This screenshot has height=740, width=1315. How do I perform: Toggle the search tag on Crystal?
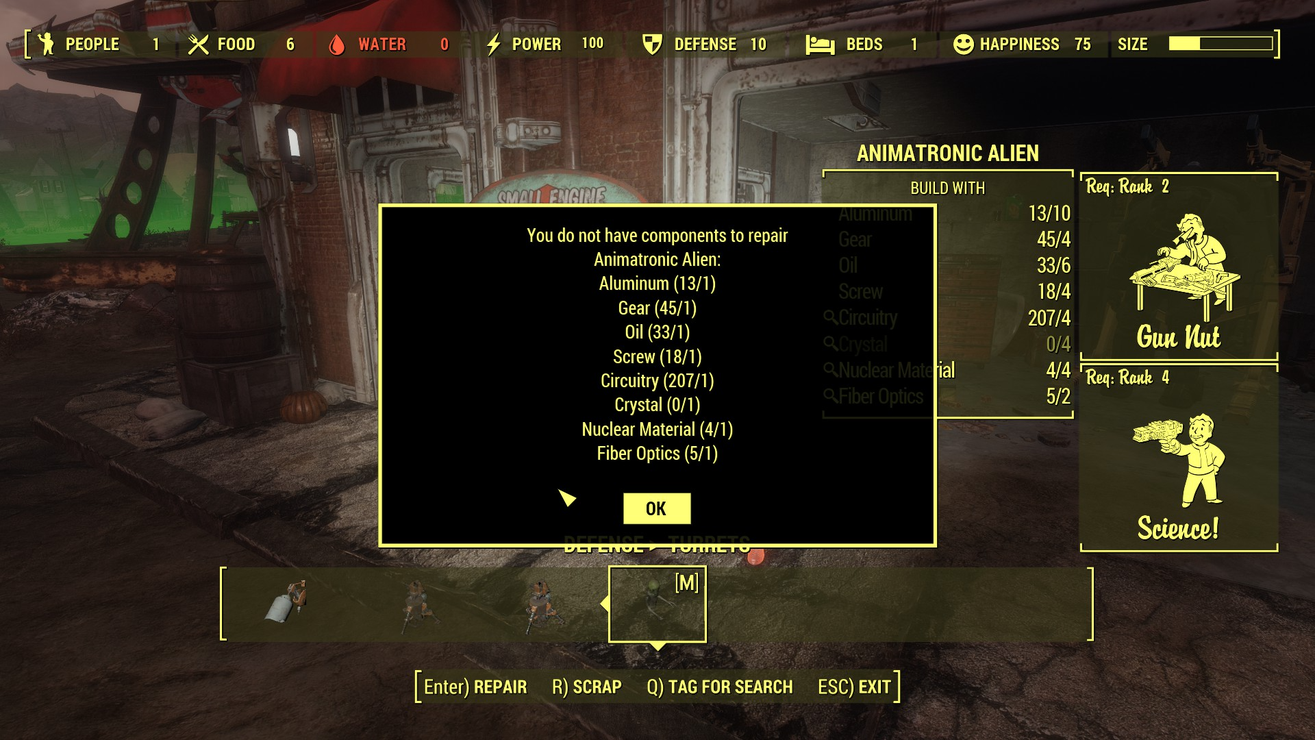click(832, 344)
